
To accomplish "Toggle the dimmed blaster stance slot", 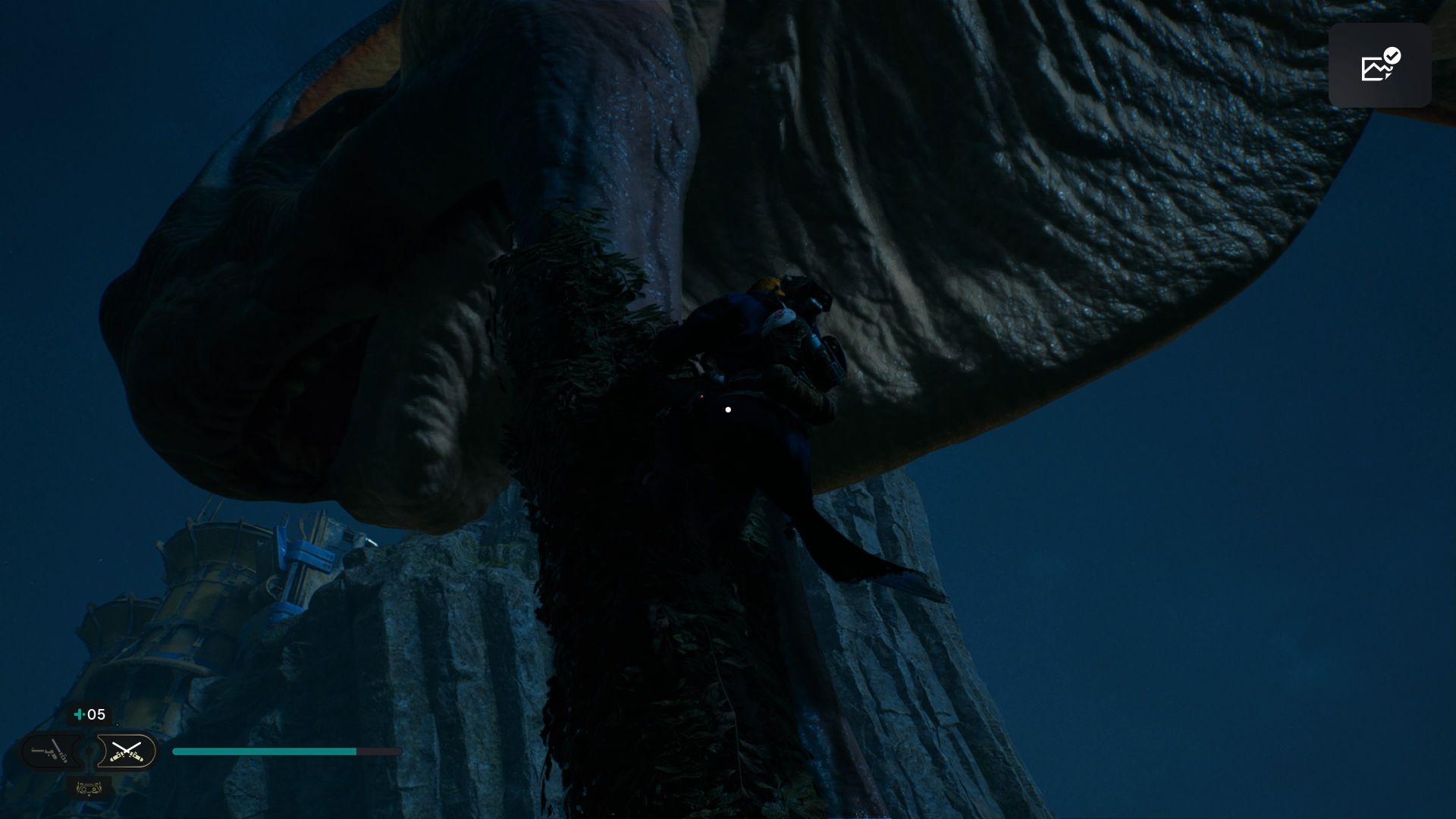I will coord(49,752).
